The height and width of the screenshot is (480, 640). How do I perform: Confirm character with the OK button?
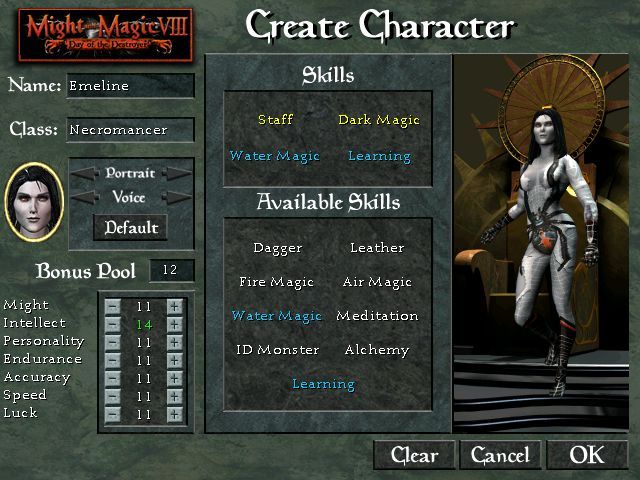(x=587, y=455)
